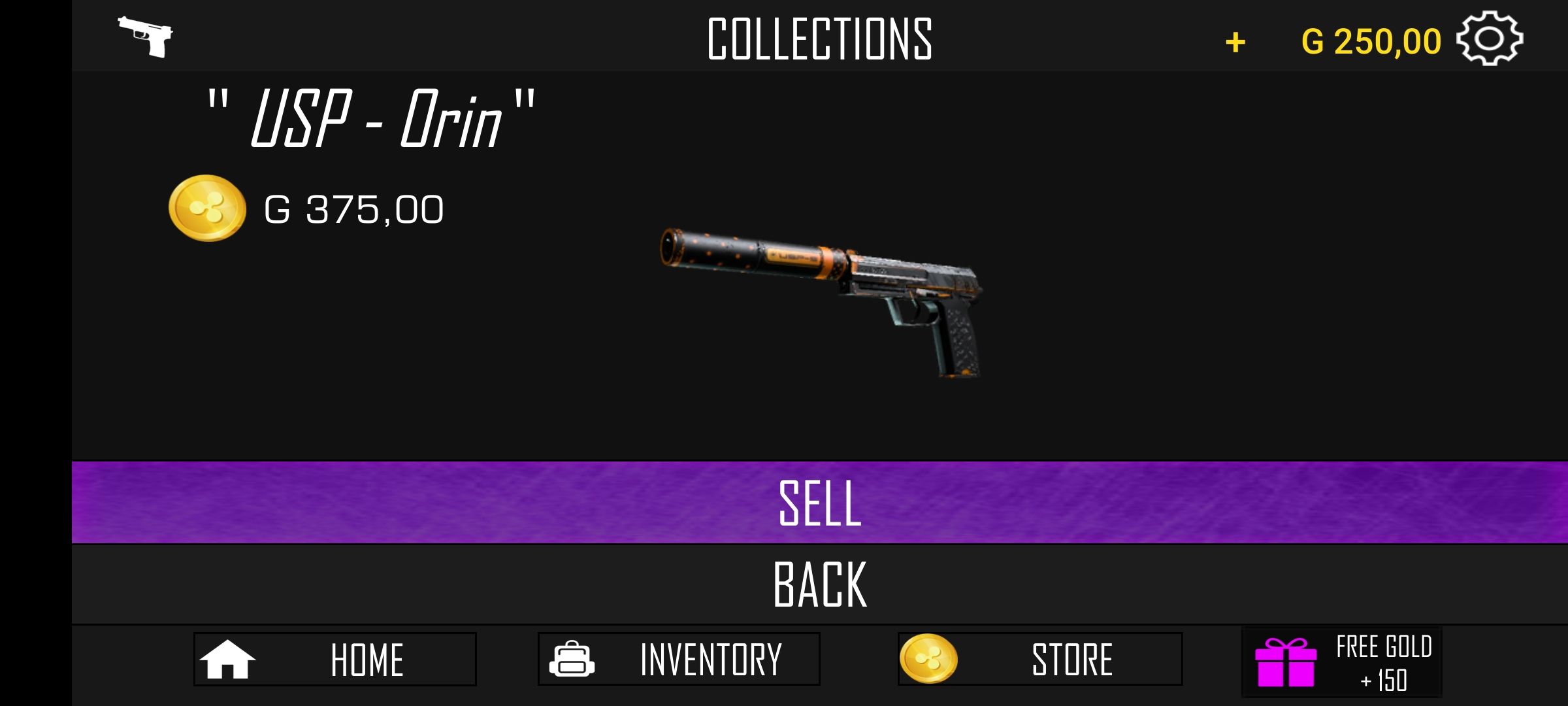Open settings via the gear icon
Screen dimensions: 1568x706
coord(1489,39)
